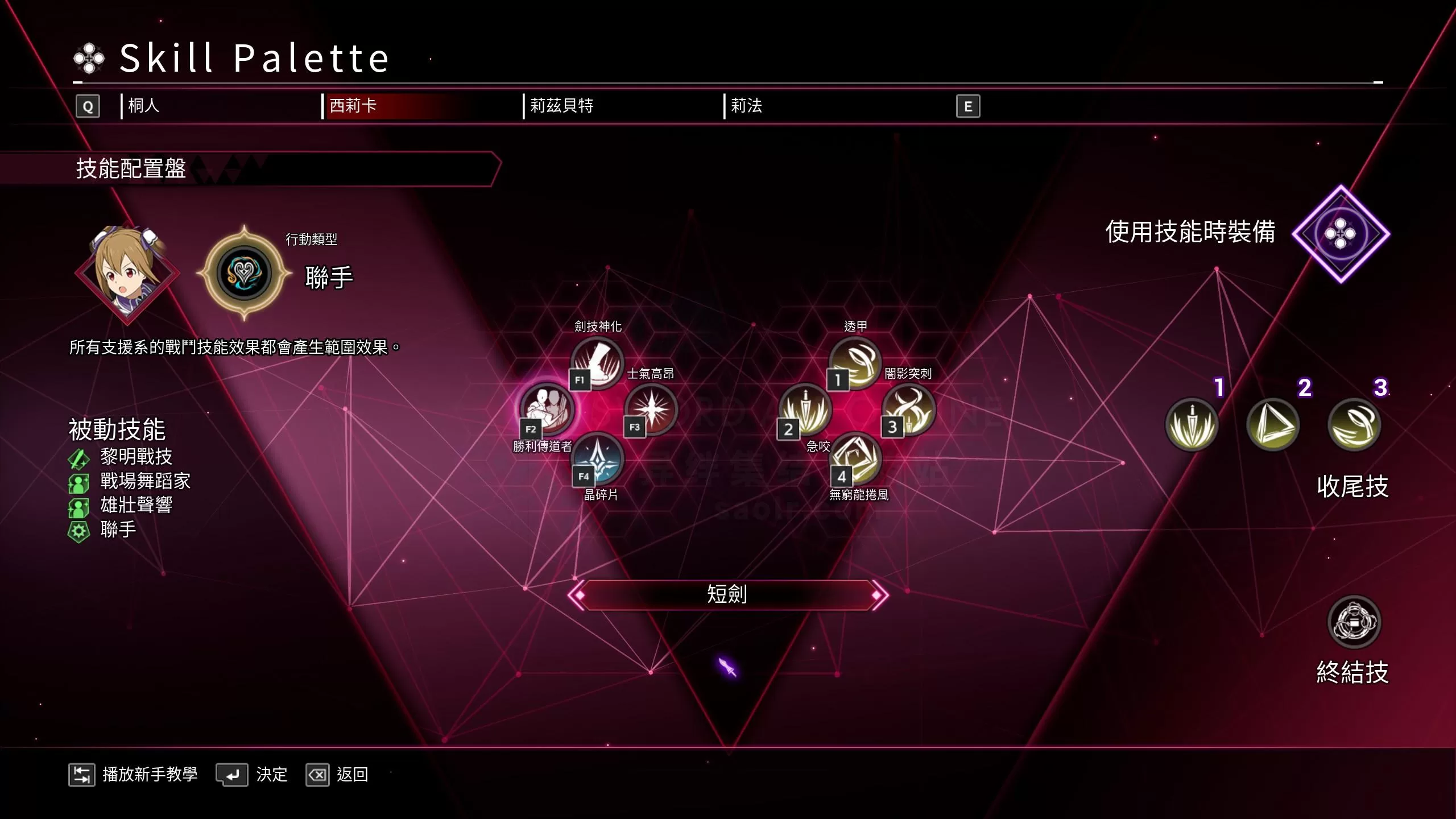Select the first 收尾技 finisher icon
This screenshot has width=1456, height=819.
(1192, 424)
